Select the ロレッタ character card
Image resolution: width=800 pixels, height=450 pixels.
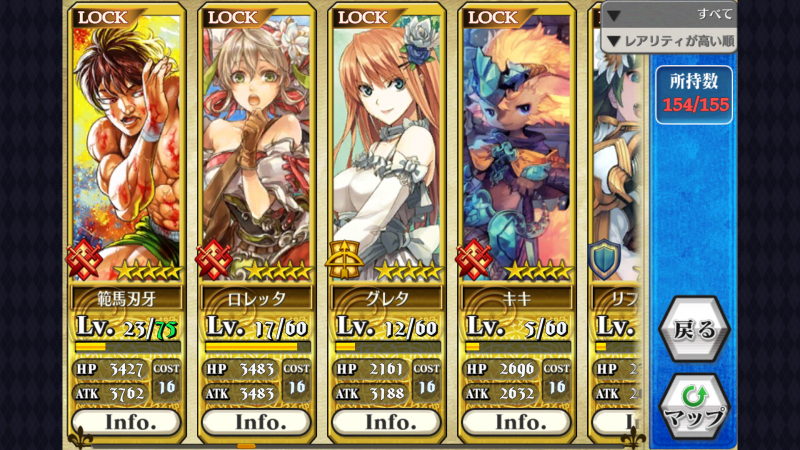[x=257, y=150]
